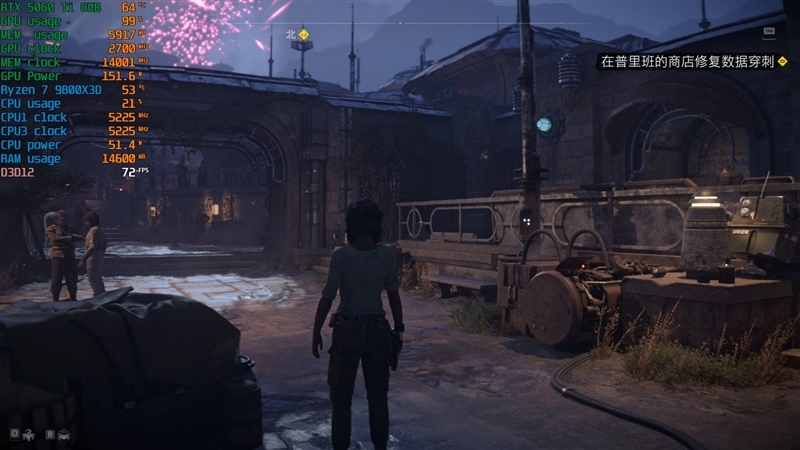Select the yellow quest marker on the compass
The height and width of the screenshot is (450, 800).
(304, 34)
